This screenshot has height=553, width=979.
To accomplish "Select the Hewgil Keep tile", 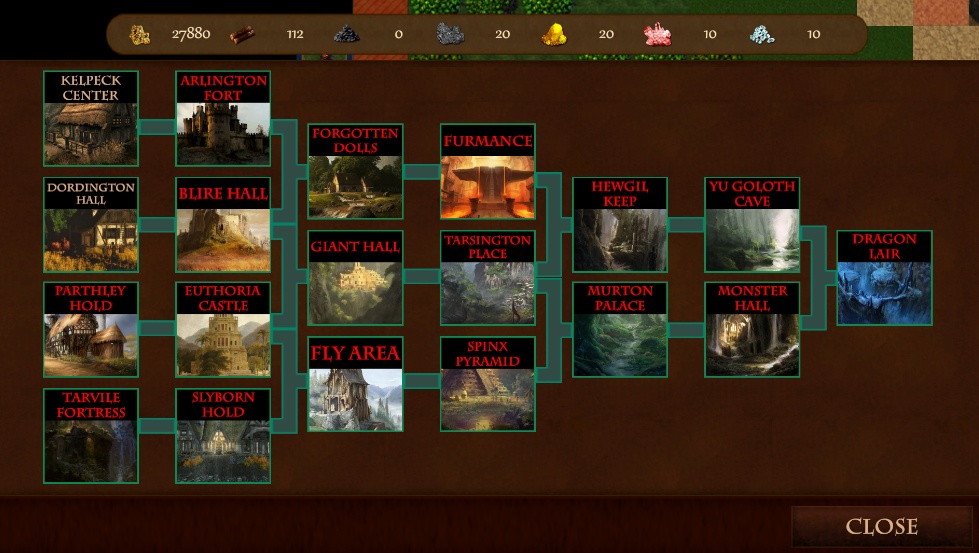I will [x=620, y=225].
